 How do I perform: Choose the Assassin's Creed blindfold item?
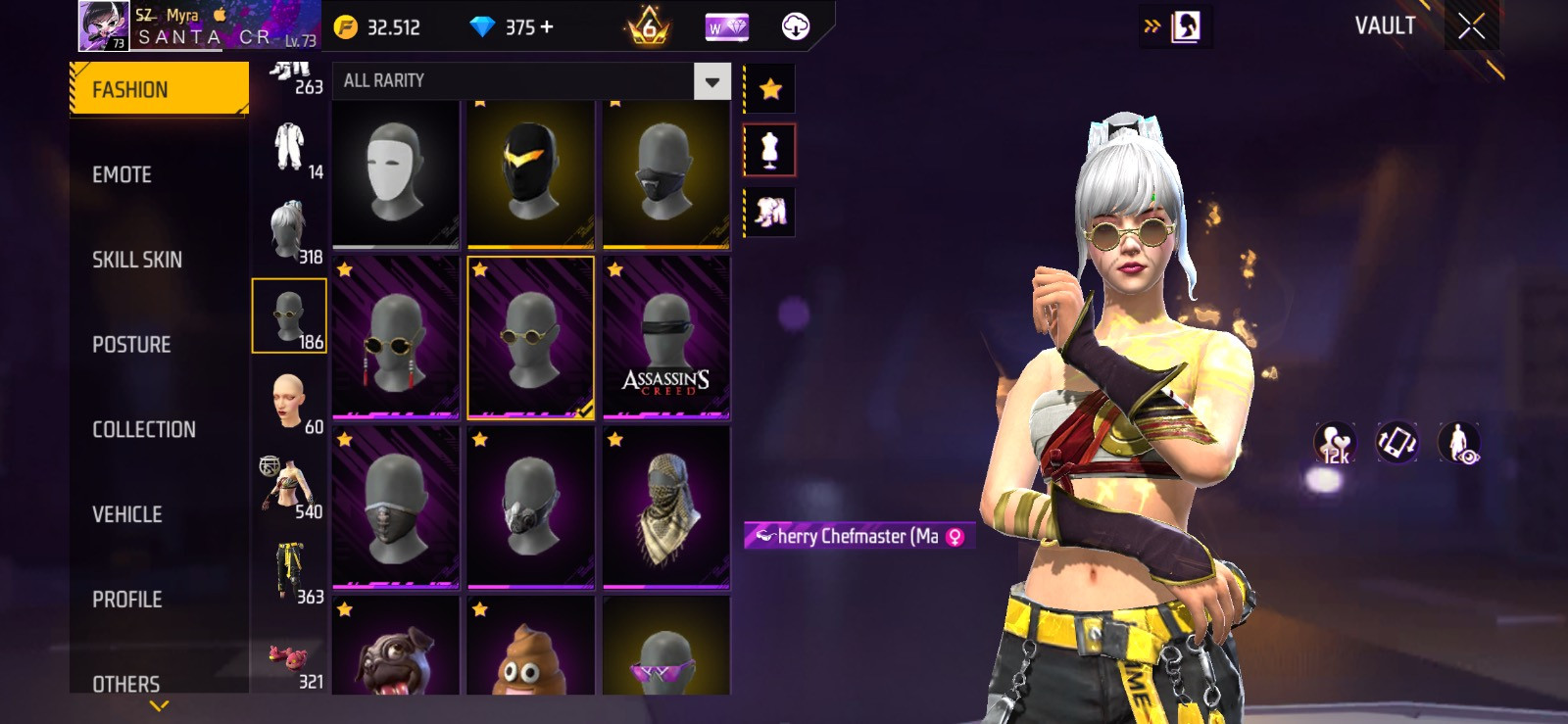tap(666, 339)
